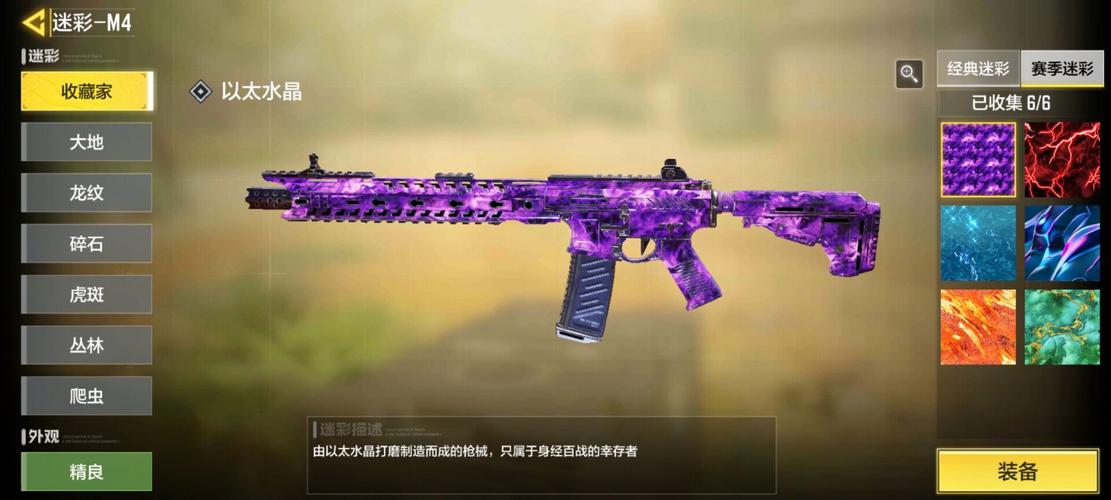Select the purple crystal camo thumbnail
Viewport: 1111px width, 500px height.
coord(978,160)
